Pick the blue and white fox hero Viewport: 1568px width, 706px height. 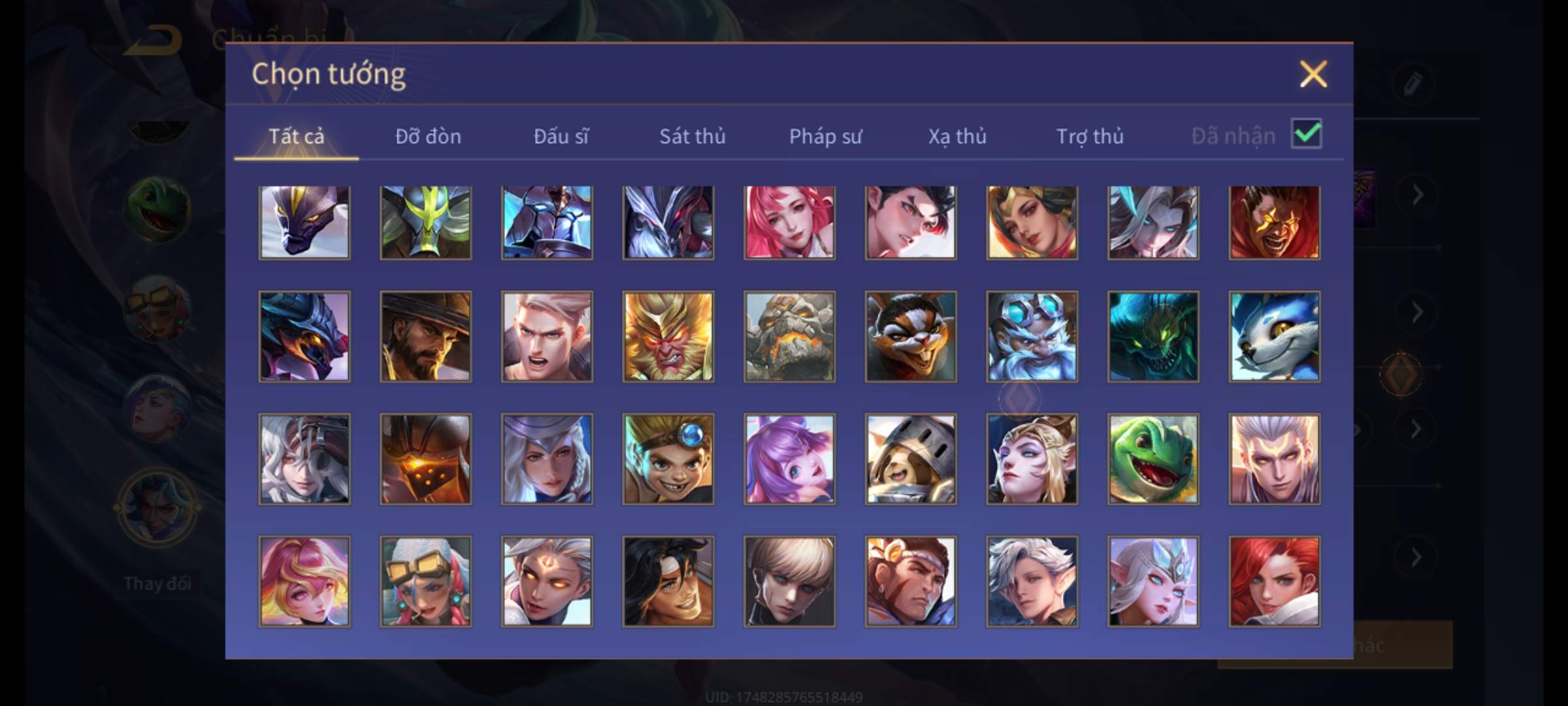click(1274, 337)
